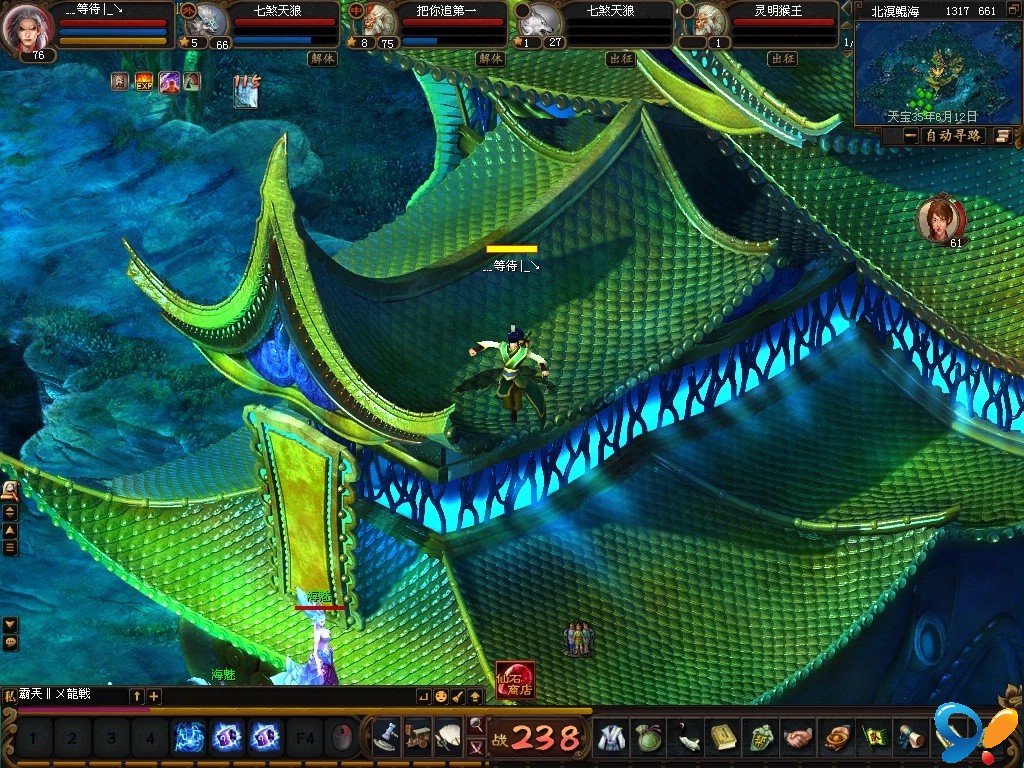Click the EXP buff icon
1024x768 pixels.
[x=144, y=82]
